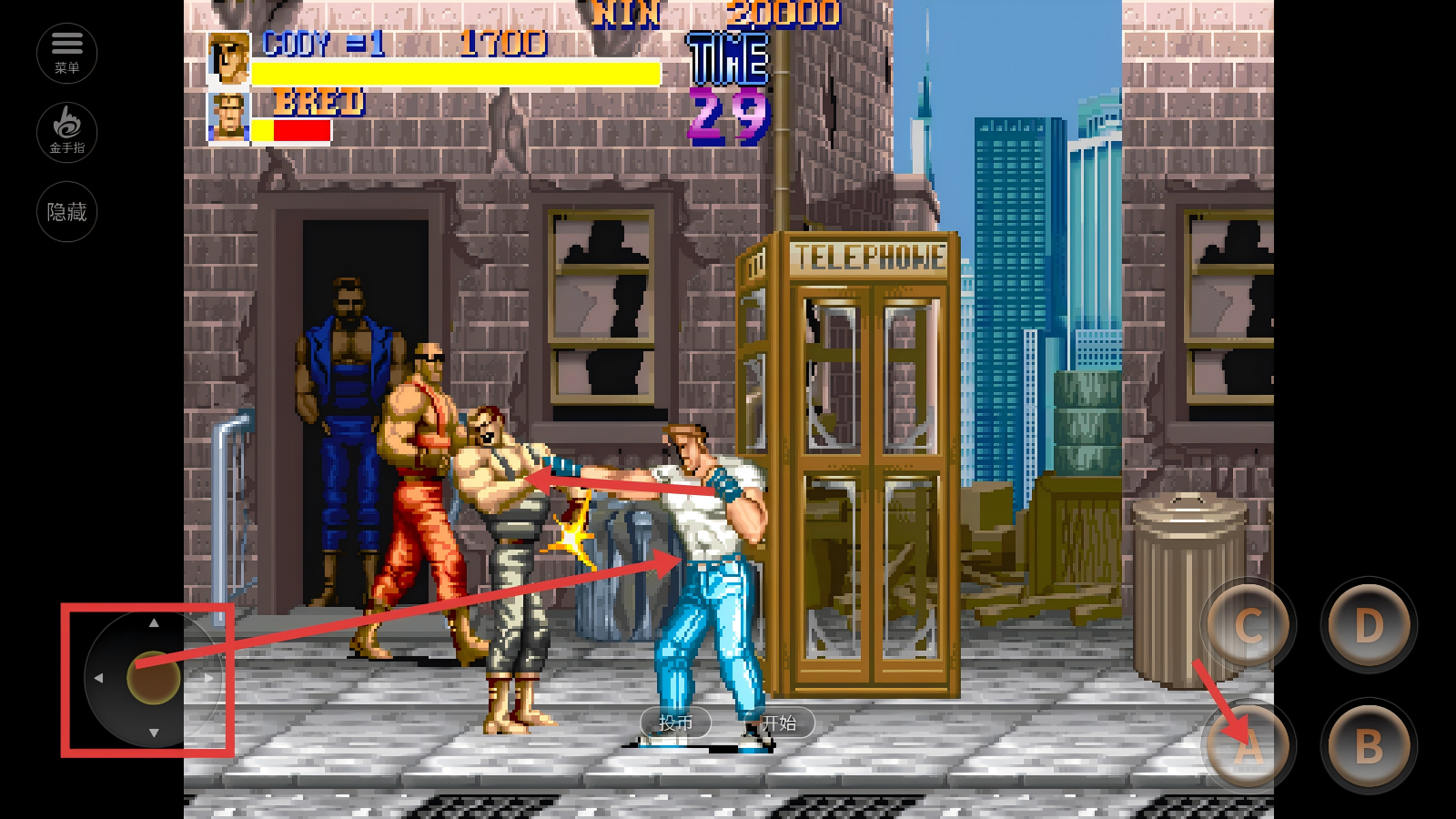Tap the joystick's up arrow
The width and height of the screenshot is (1456, 819).
coord(154,623)
